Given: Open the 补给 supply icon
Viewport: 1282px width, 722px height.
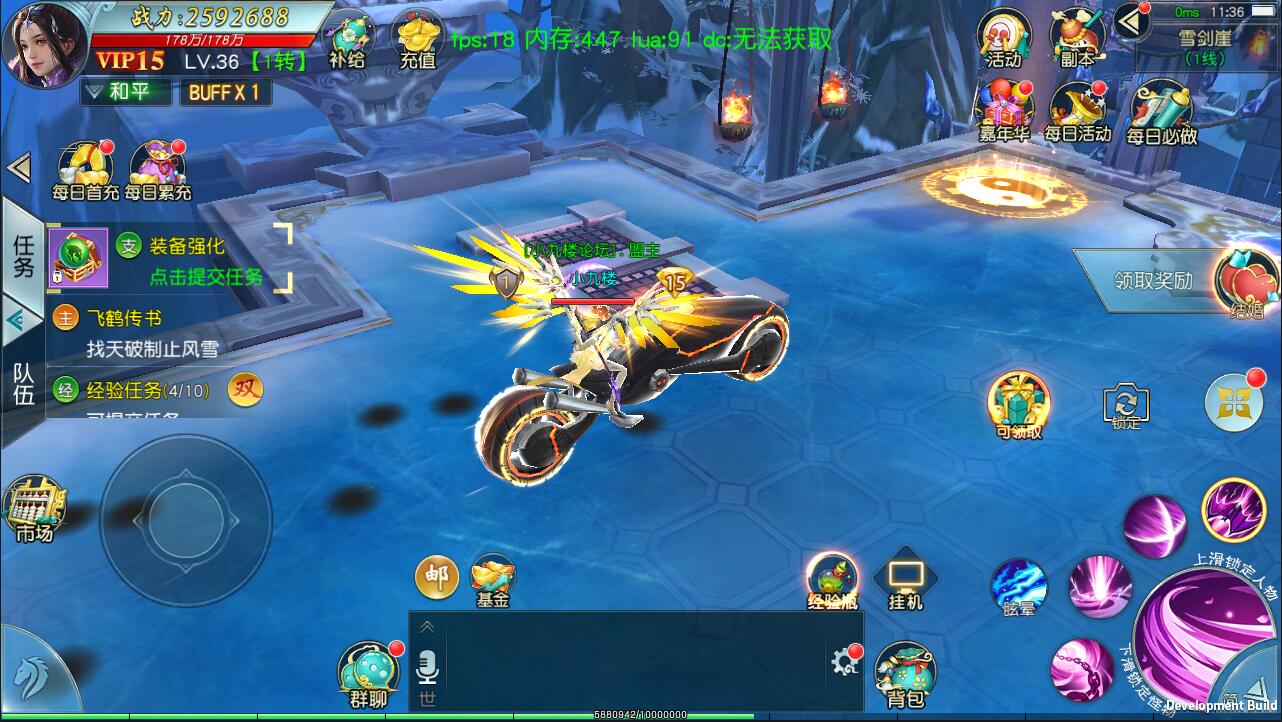Looking at the screenshot, I should coord(347,40).
